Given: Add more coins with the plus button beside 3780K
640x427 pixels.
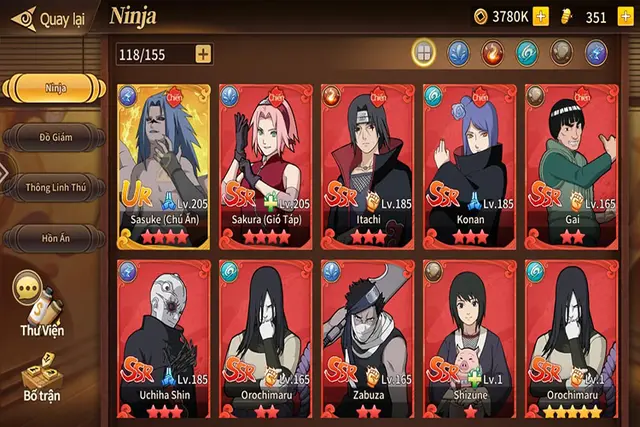Looking at the screenshot, I should click(541, 16).
